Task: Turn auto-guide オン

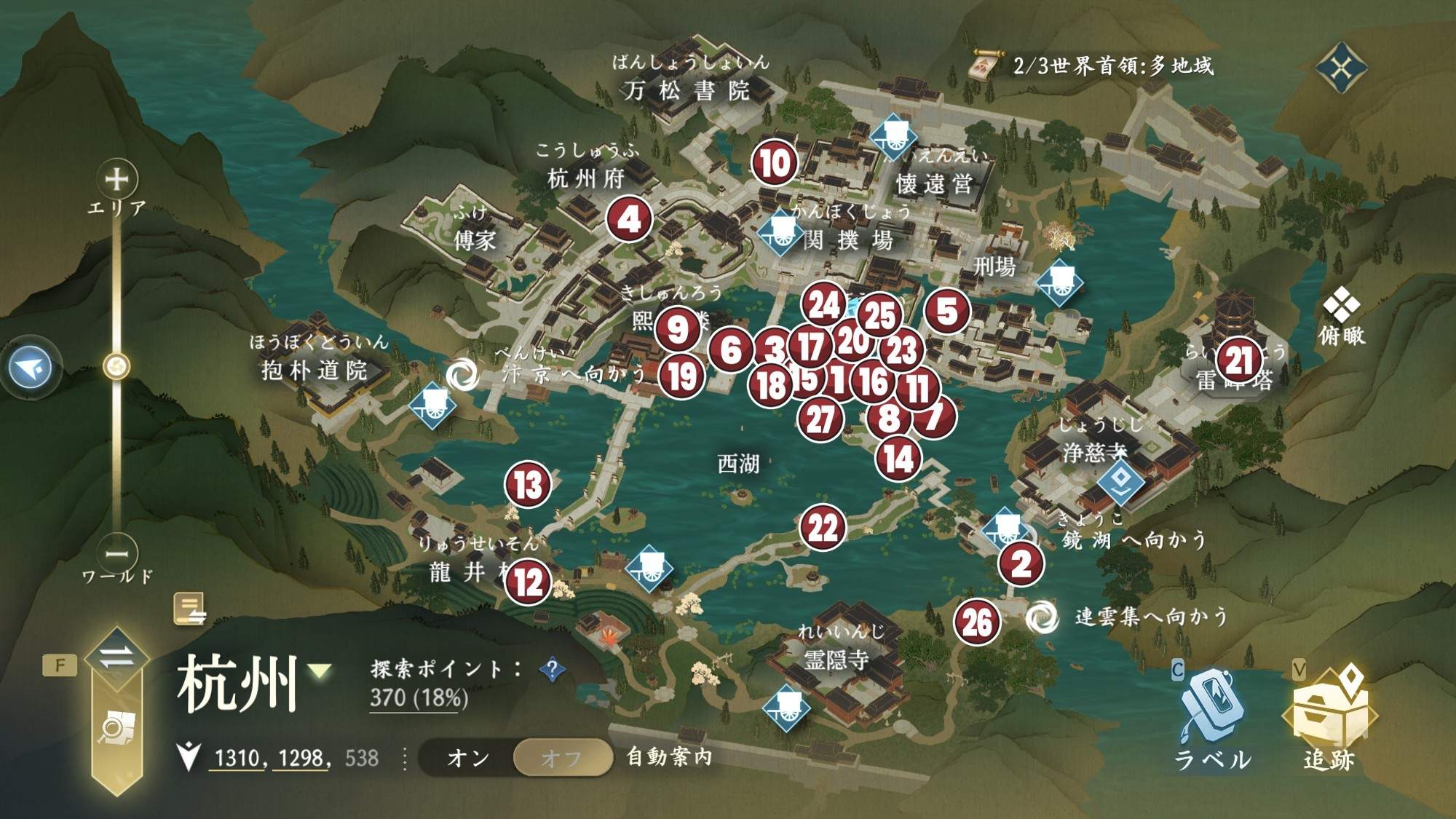Action: pos(468,758)
